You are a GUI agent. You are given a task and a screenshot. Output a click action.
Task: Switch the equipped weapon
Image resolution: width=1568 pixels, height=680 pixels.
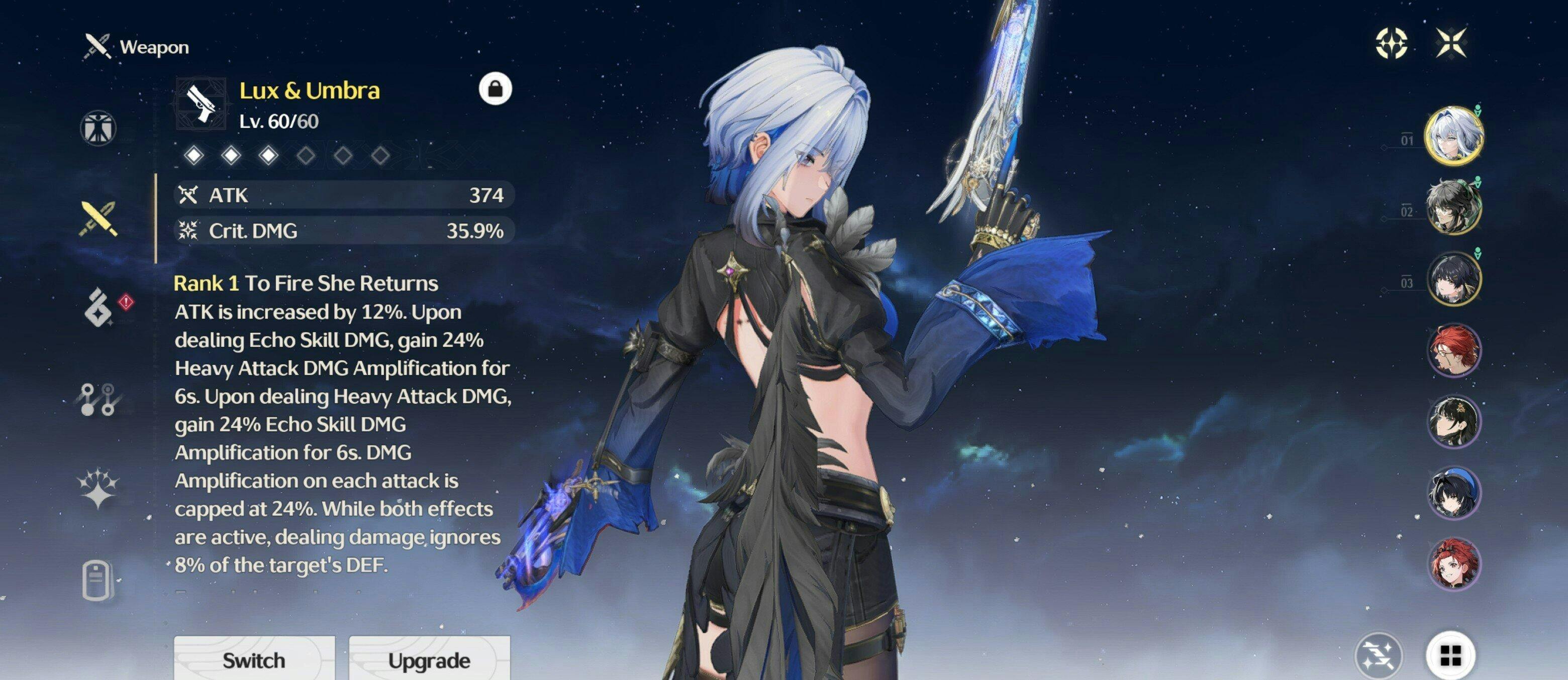254,659
